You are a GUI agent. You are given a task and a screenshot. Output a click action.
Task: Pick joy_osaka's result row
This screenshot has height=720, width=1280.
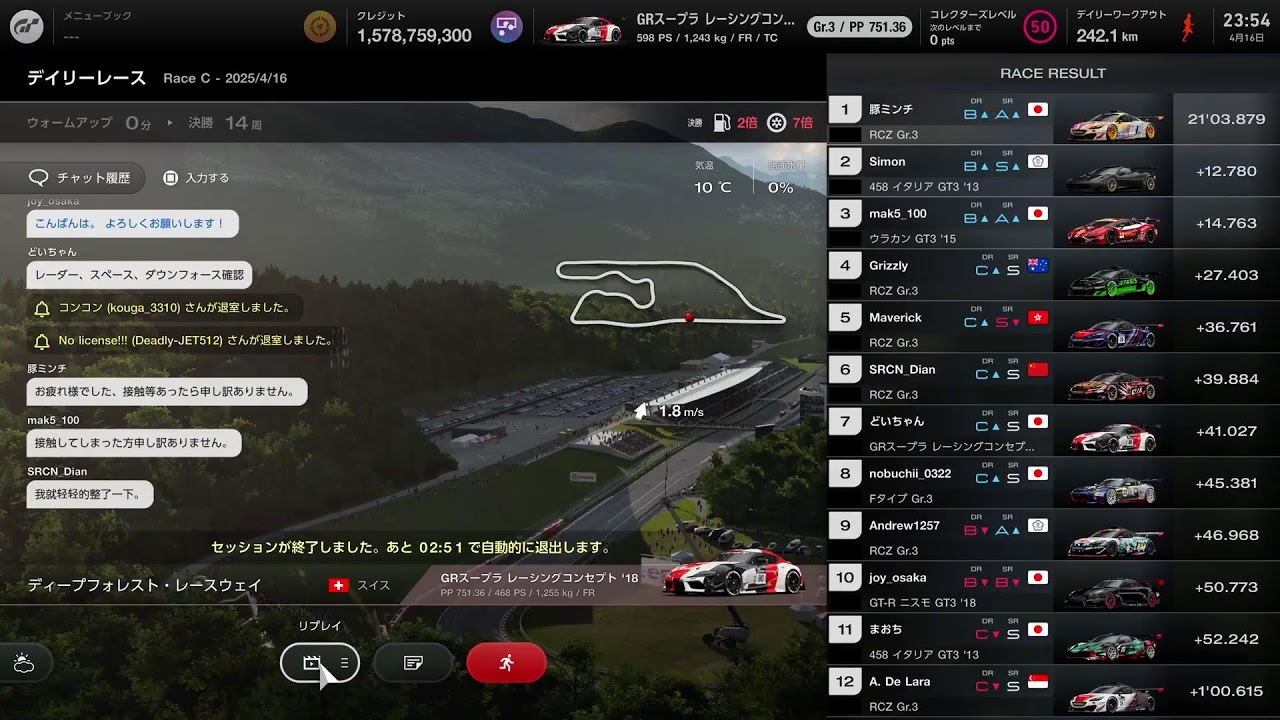pyautogui.click(x=1052, y=587)
